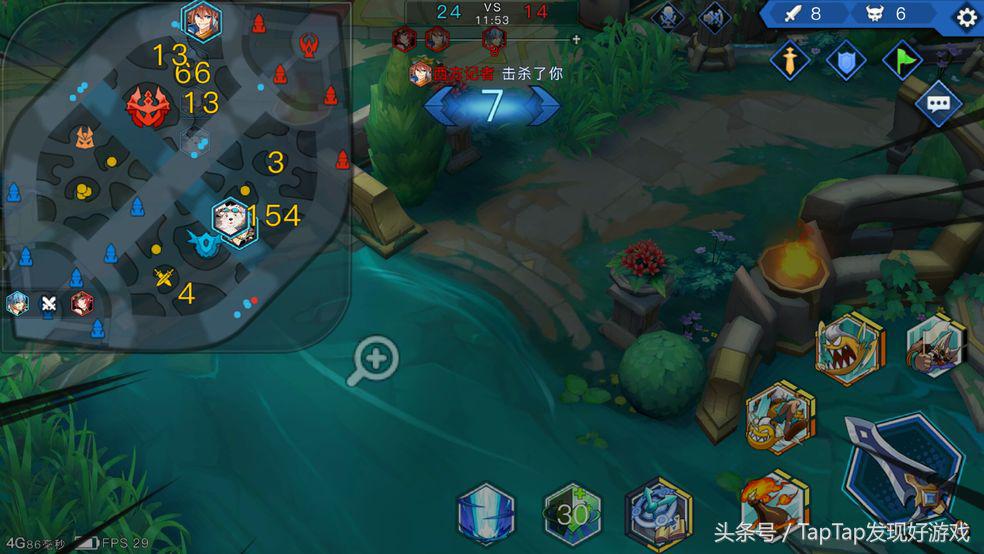Image resolution: width=984 pixels, height=554 pixels.
Task: Send the green flag gather signal
Action: click(x=902, y=60)
